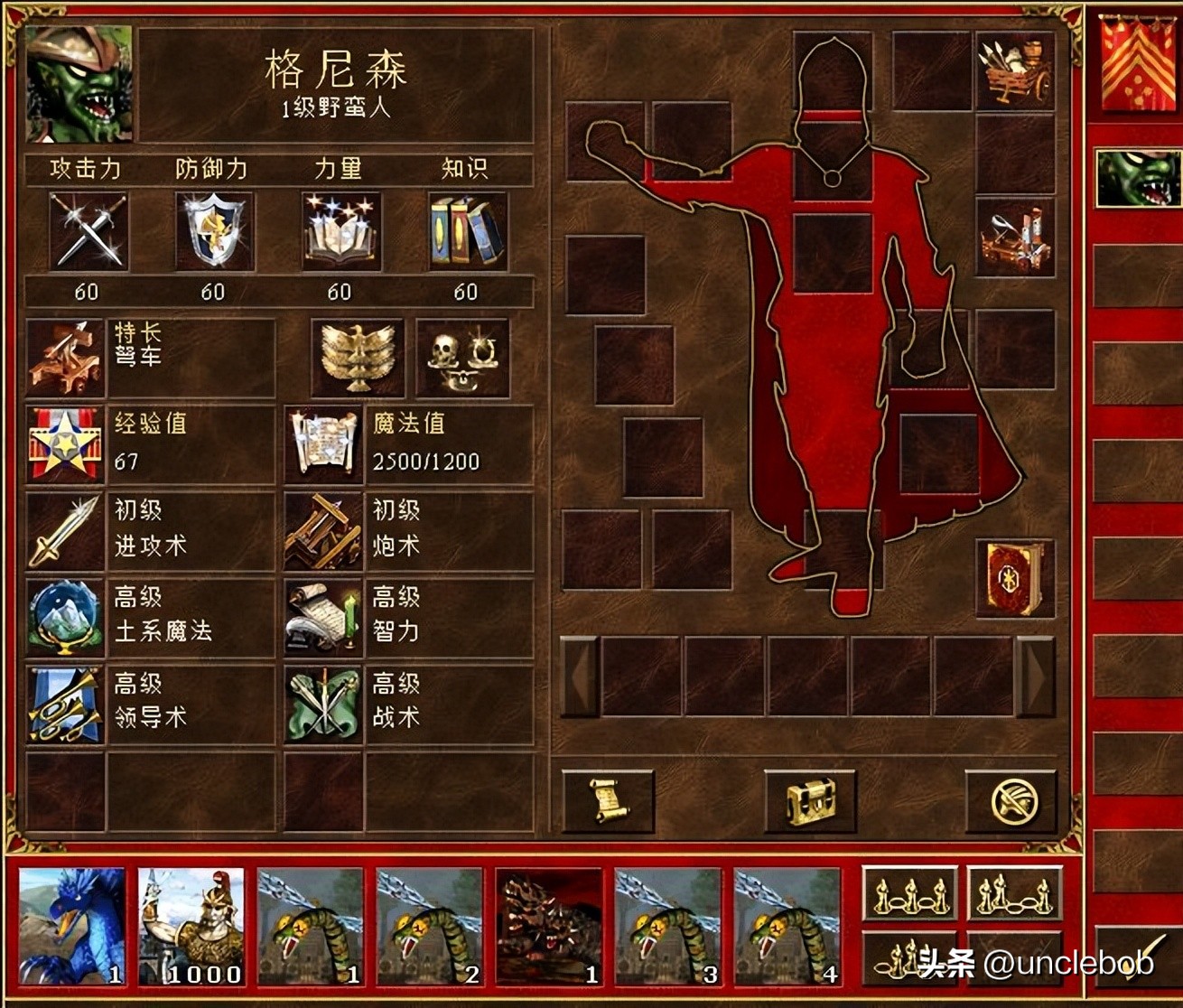This screenshot has width=1183, height=1008.
Task: Open the red spellbook slot
Action: click(1015, 578)
